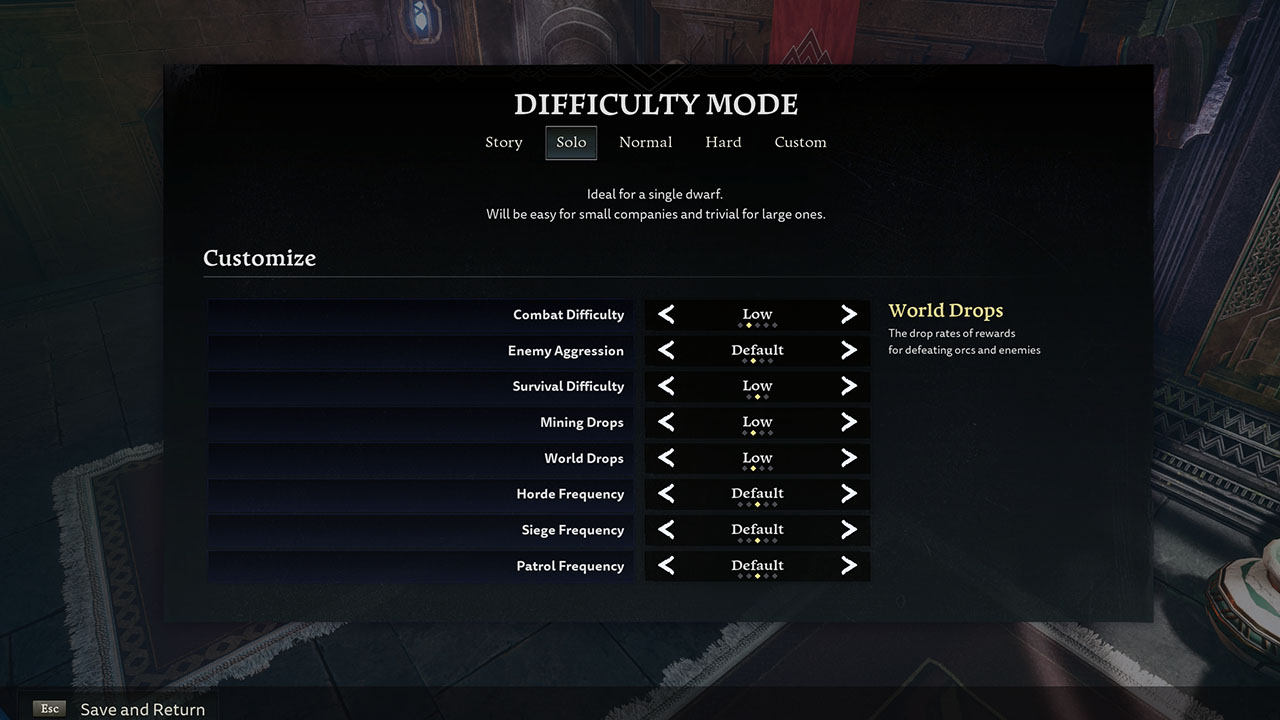
Task: Increase Combat Difficulty with right arrow
Action: click(849, 315)
